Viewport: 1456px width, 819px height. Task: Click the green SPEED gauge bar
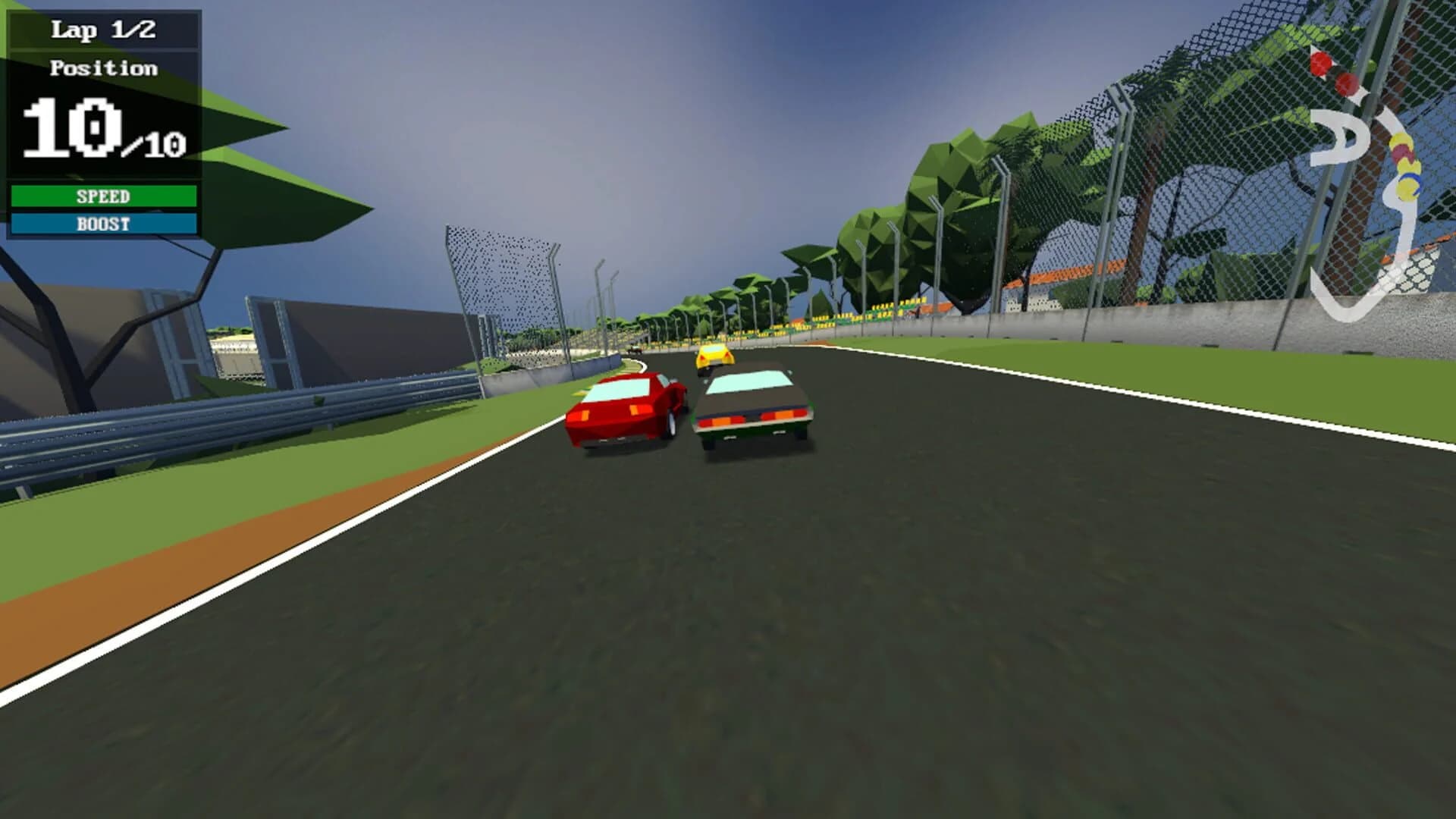[106, 196]
